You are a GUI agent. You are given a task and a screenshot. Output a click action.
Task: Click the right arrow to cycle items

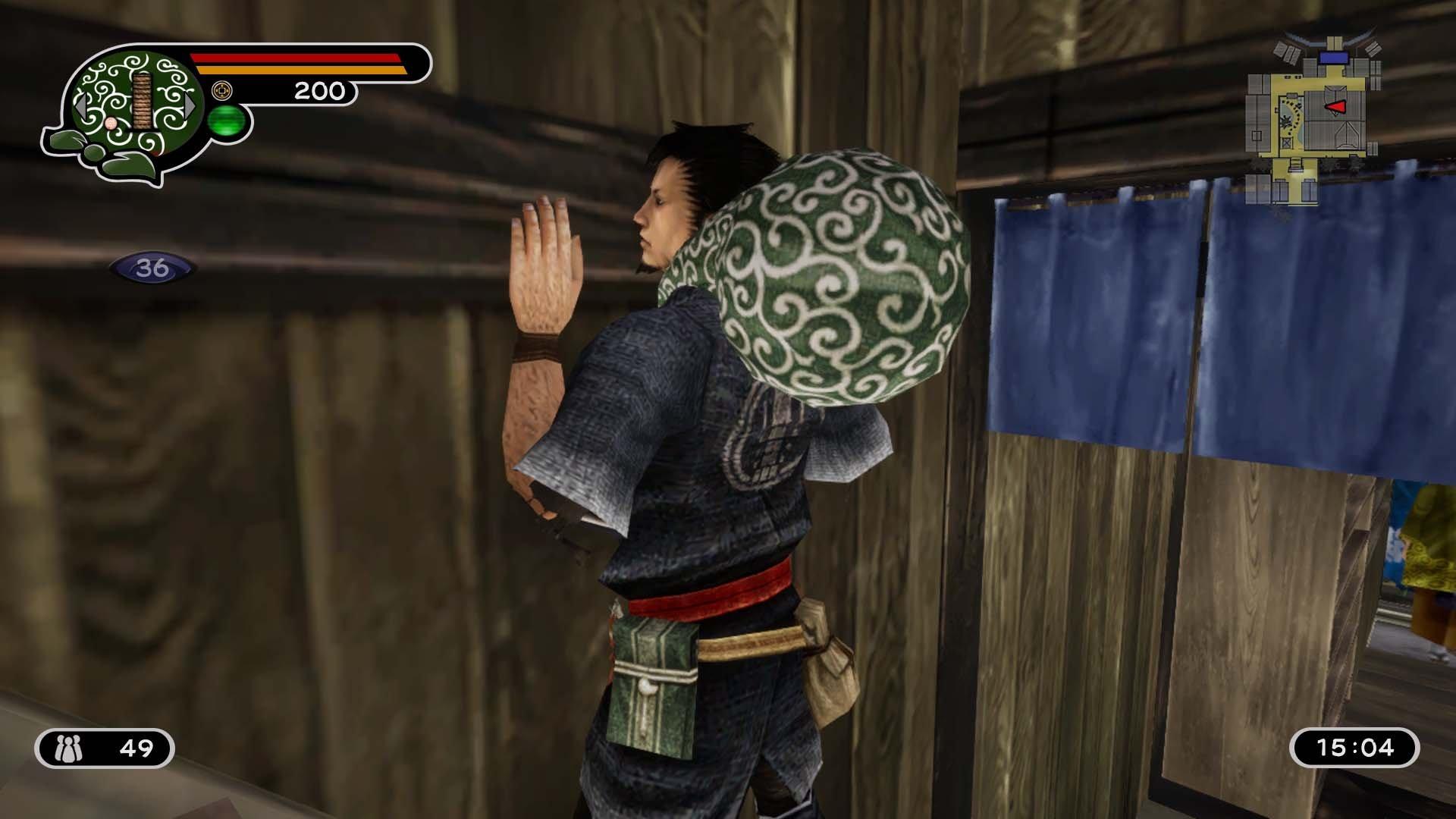click(190, 104)
